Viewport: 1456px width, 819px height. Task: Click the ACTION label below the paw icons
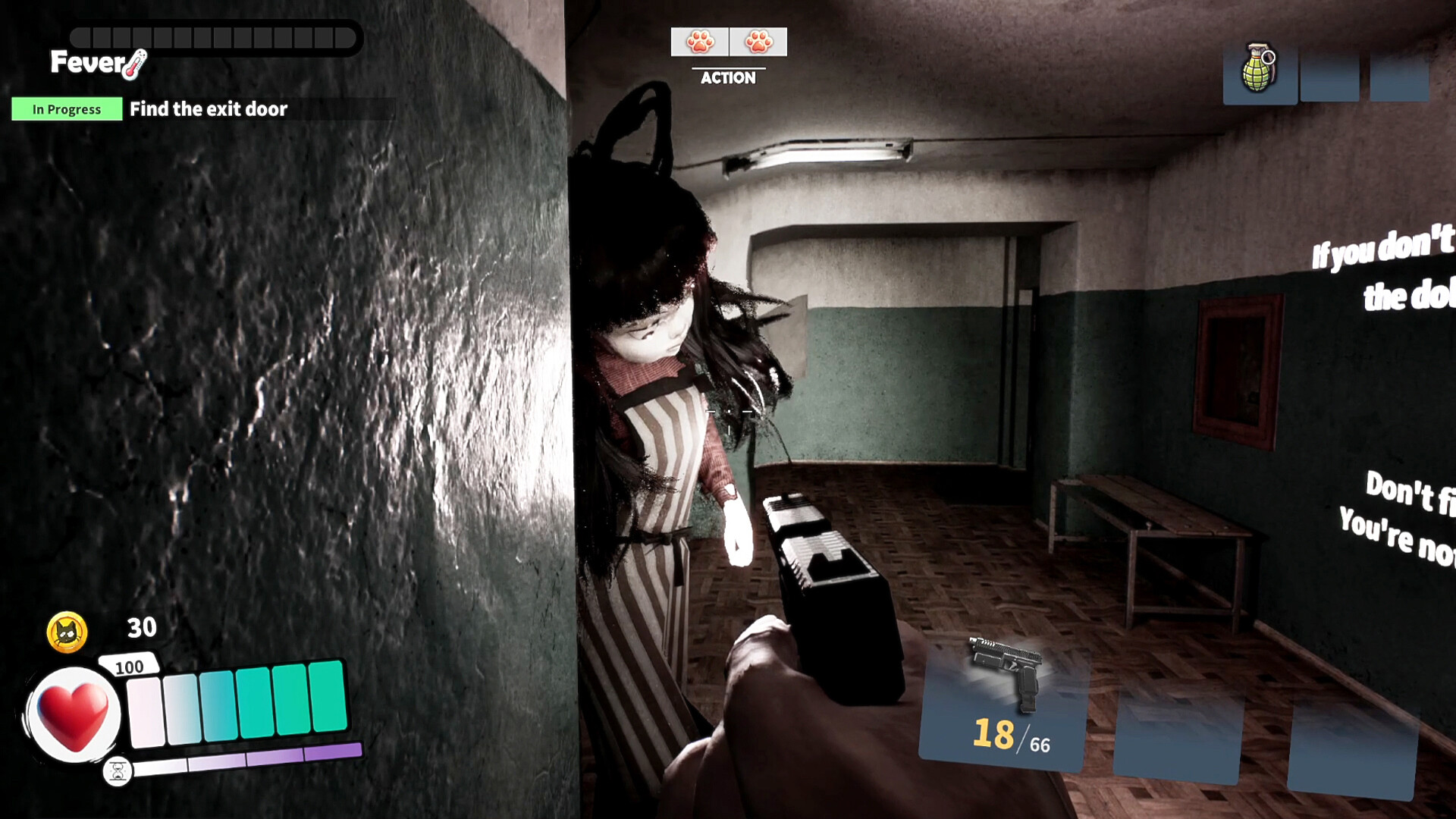click(728, 77)
